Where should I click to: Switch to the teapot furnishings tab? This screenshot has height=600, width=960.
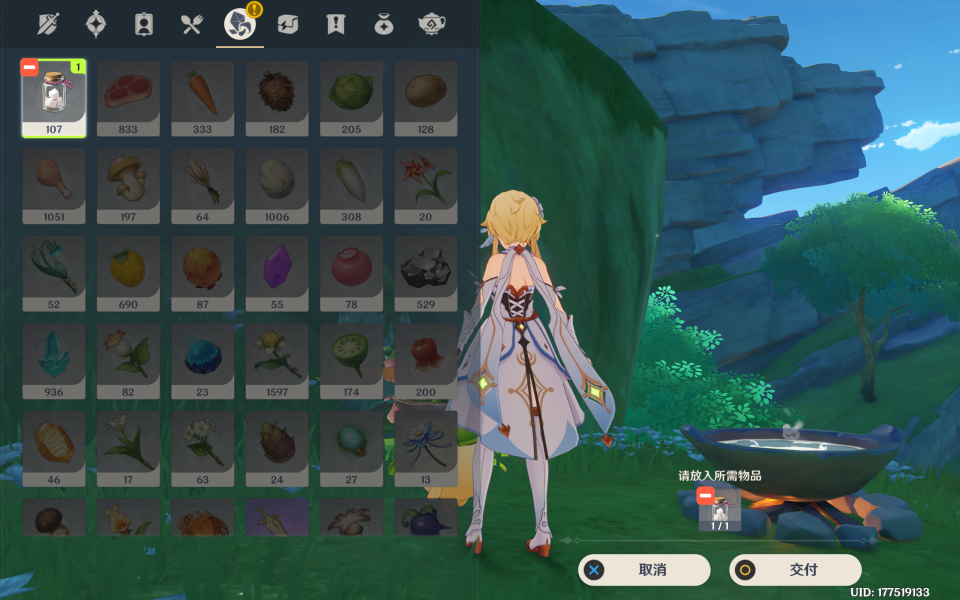coord(432,24)
